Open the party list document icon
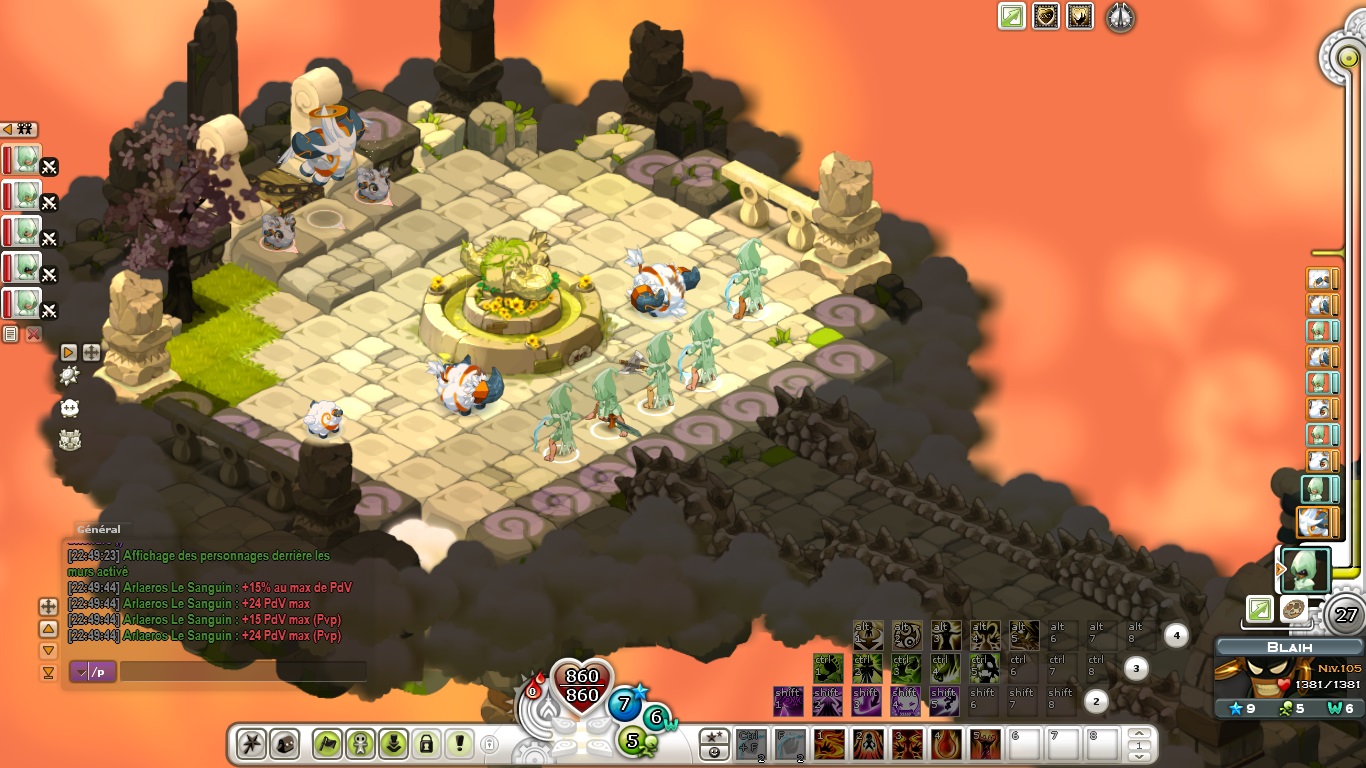This screenshot has height=768, width=1366. [11, 334]
